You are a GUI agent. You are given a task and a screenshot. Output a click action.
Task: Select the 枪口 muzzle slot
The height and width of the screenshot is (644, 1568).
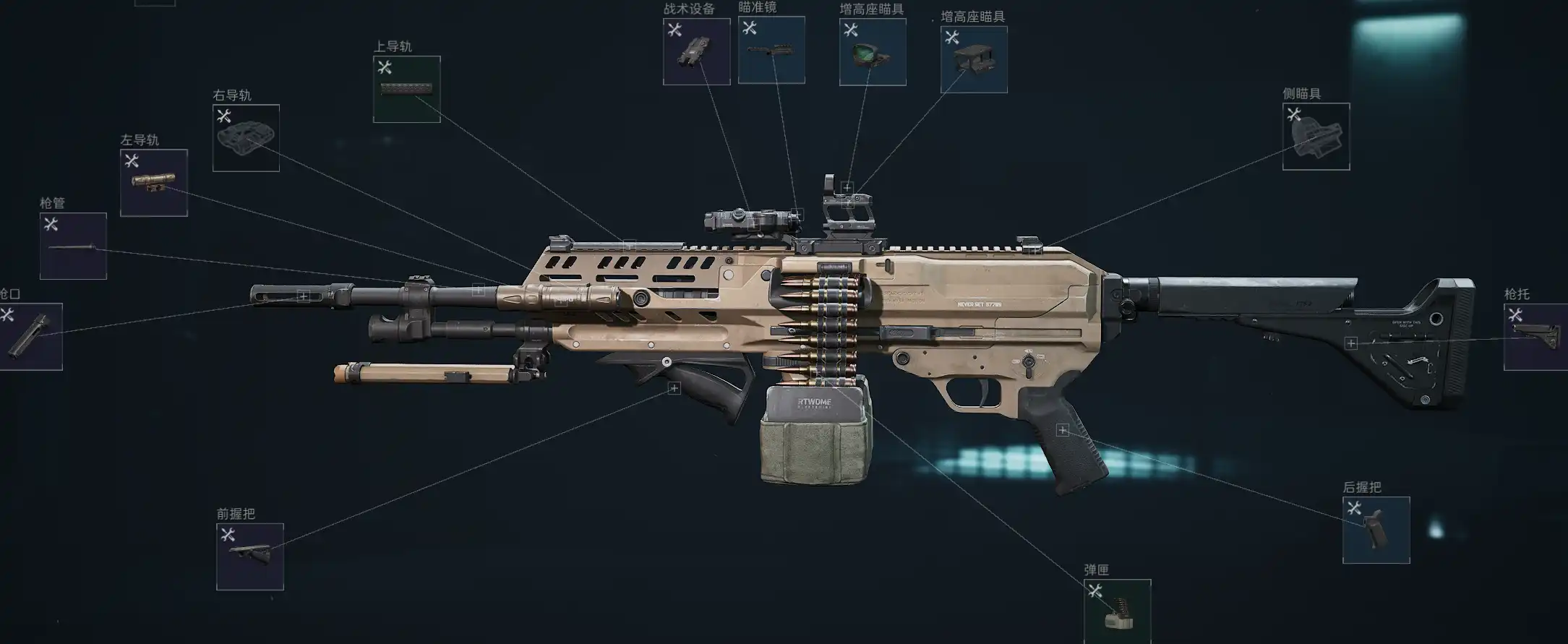[30, 337]
